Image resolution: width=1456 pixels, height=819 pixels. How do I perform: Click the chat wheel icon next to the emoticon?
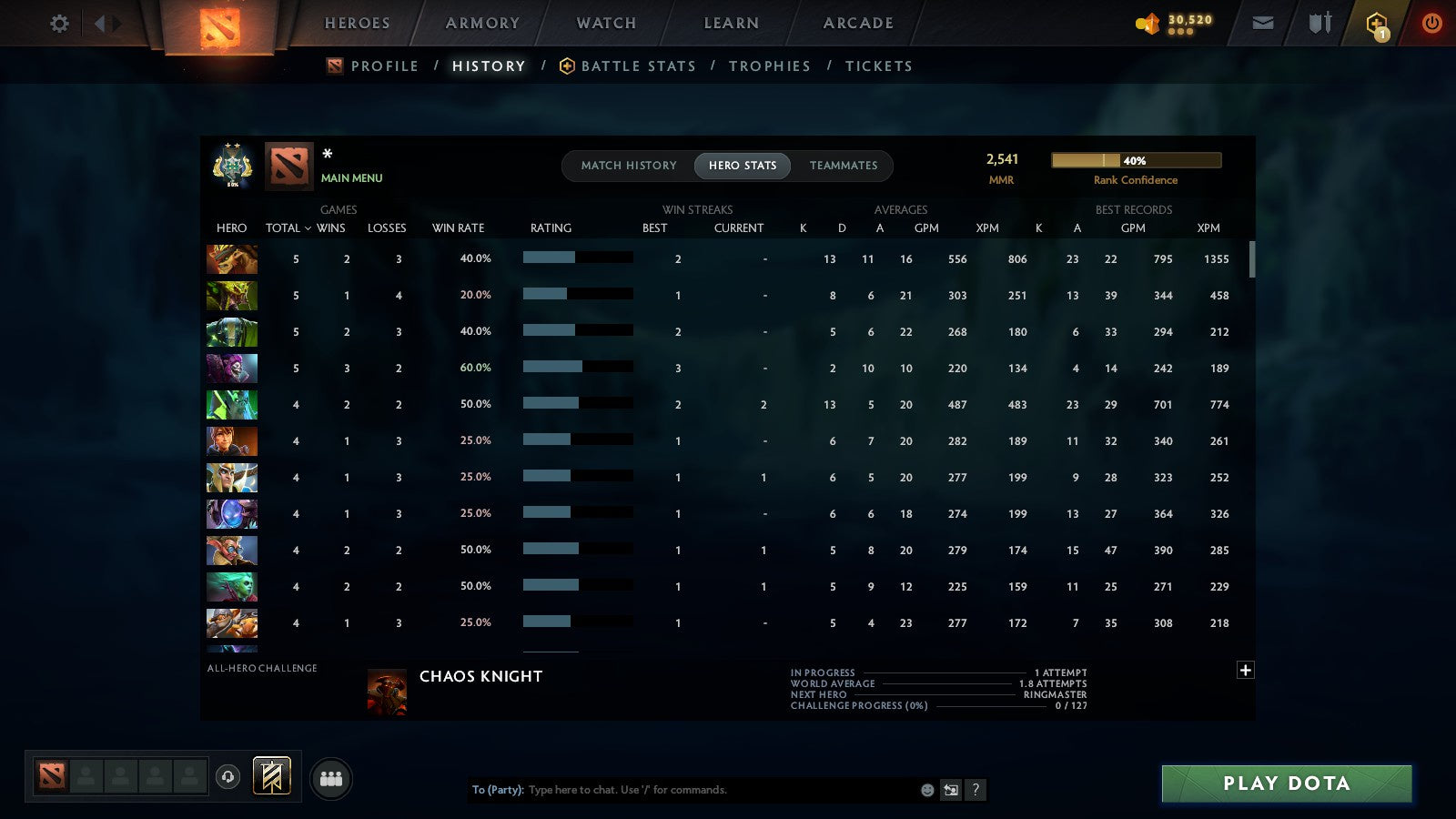950,790
